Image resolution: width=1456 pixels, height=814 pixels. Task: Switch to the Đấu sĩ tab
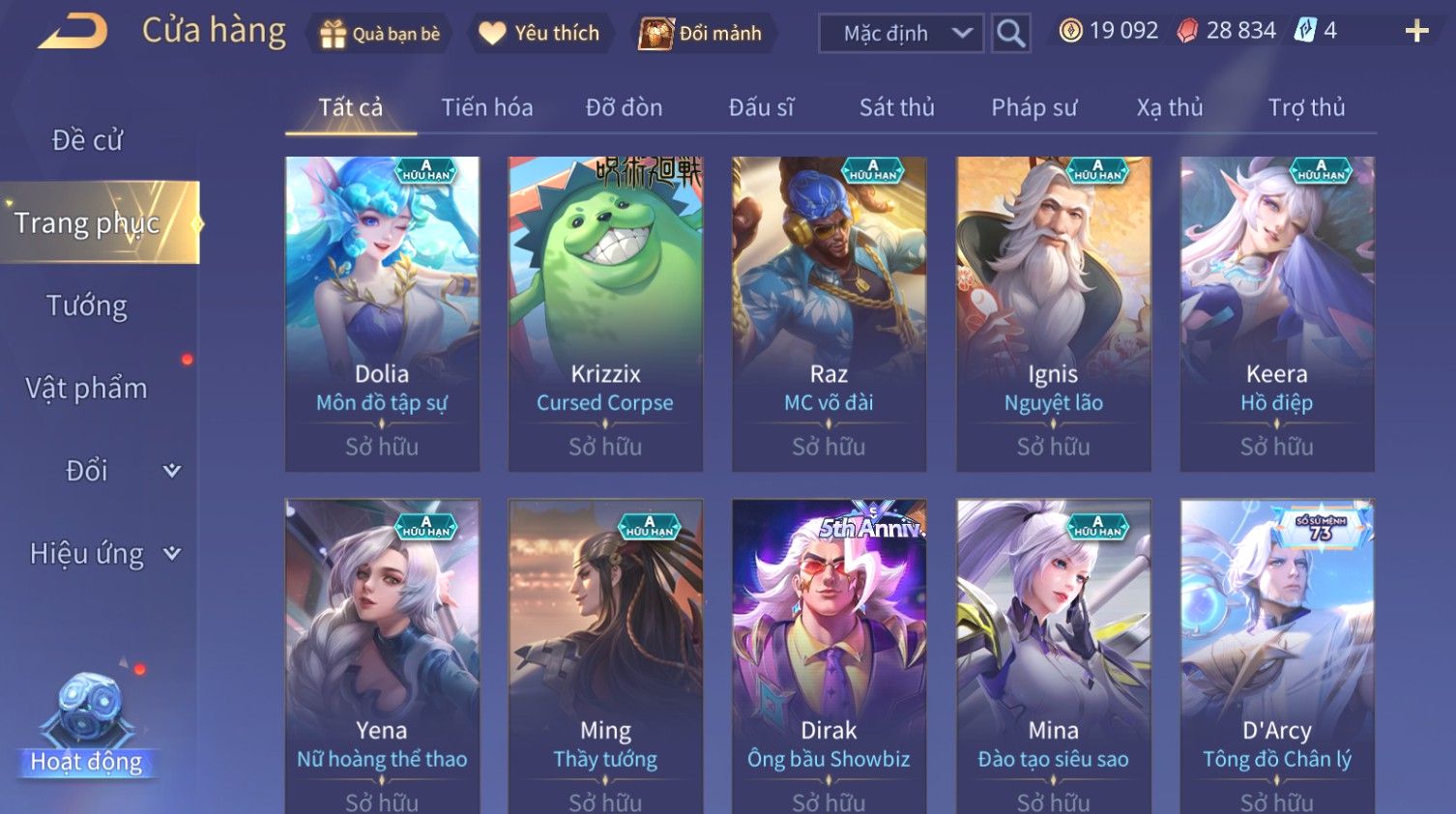(761, 107)
